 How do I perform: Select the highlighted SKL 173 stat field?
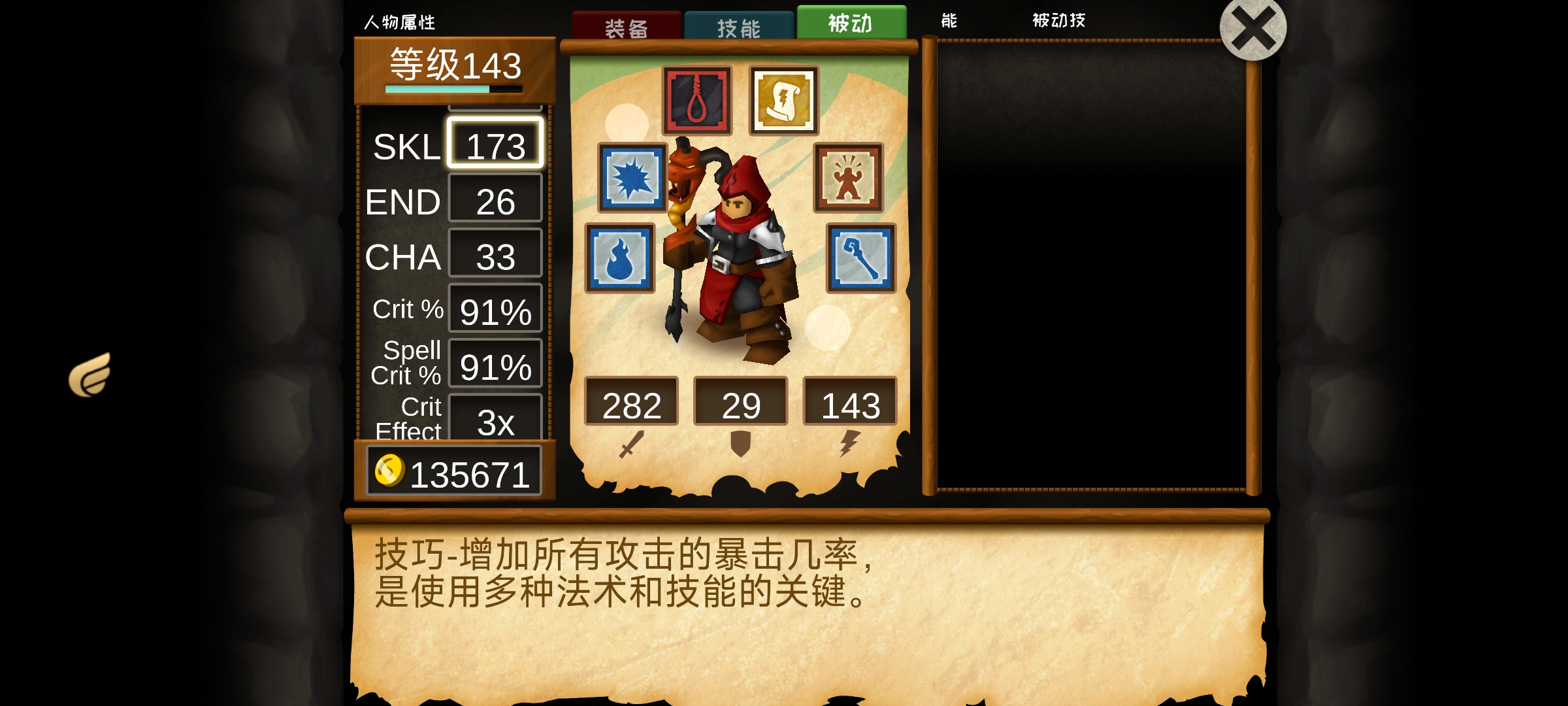click(495, 143)
